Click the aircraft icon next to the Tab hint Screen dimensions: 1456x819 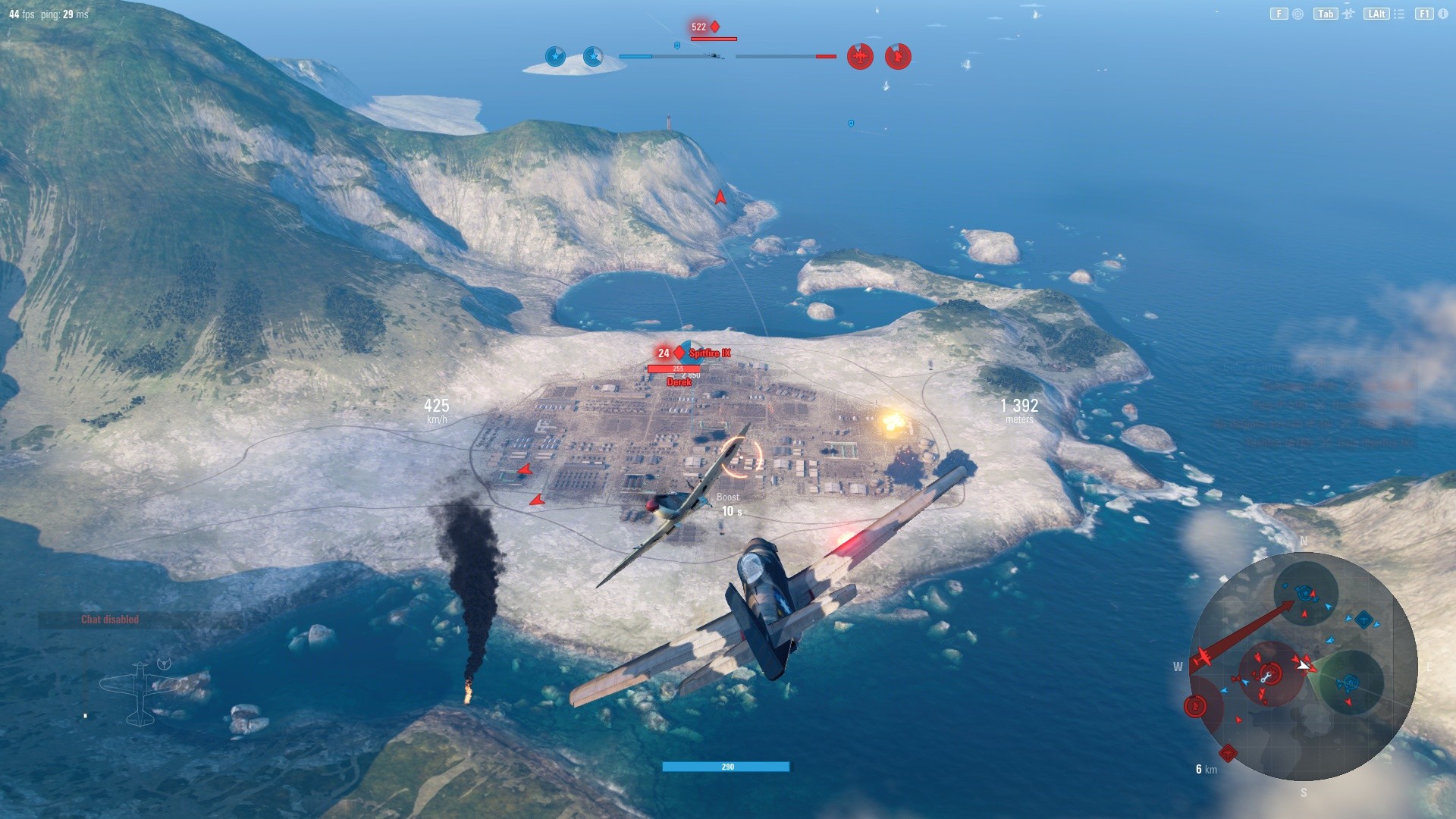point(1348,14)
